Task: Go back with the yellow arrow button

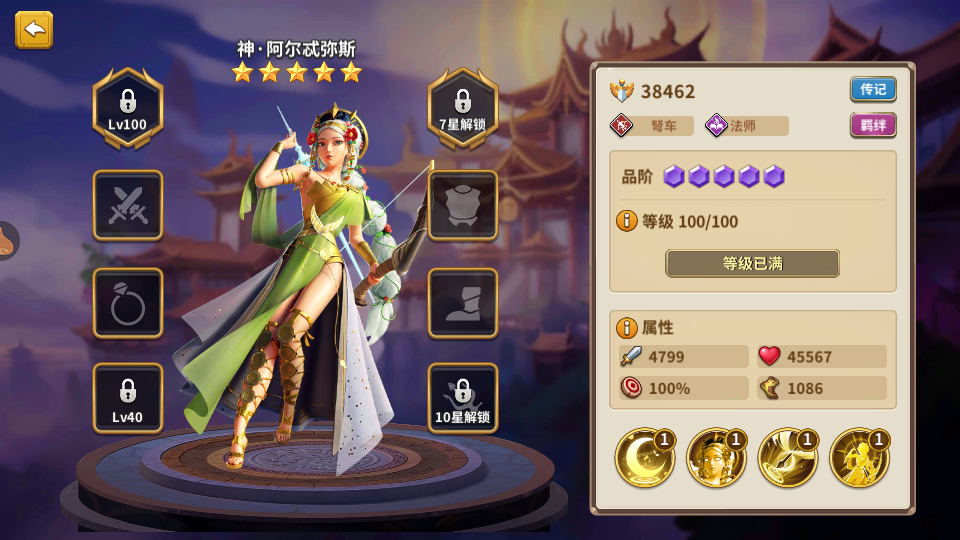Action: [34, 30]
